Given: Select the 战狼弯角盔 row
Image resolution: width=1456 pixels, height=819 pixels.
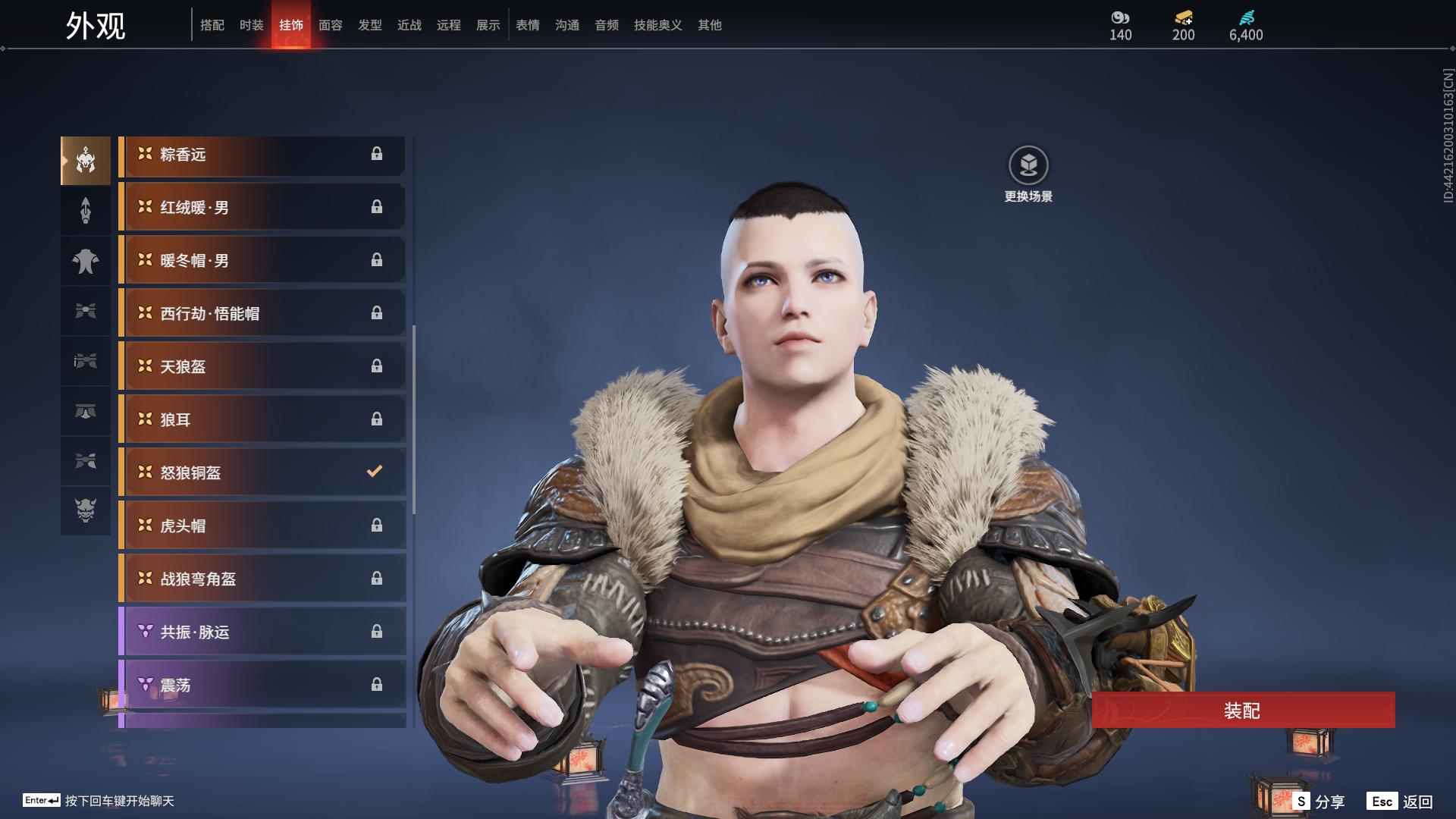Looking at the screenshot, I should tap(262, 579).
